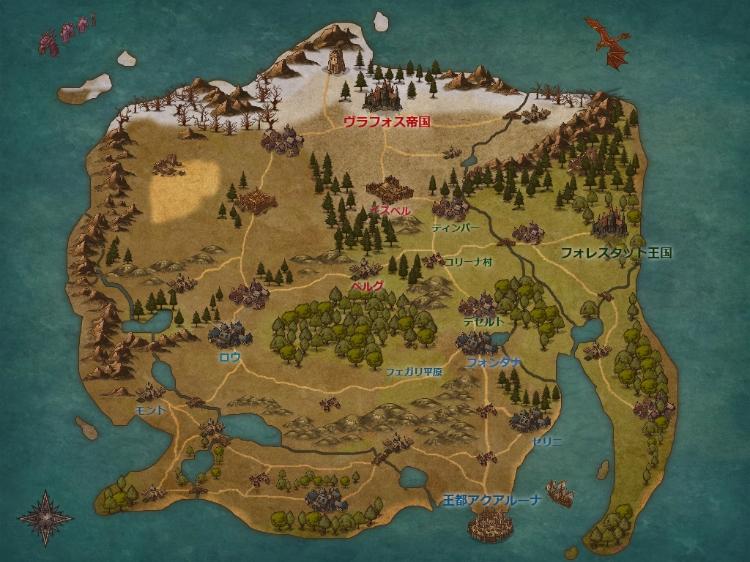Choose the アスベル location marker
The width and height of the screenshot is (750, 562).
(x=389, y=211)
